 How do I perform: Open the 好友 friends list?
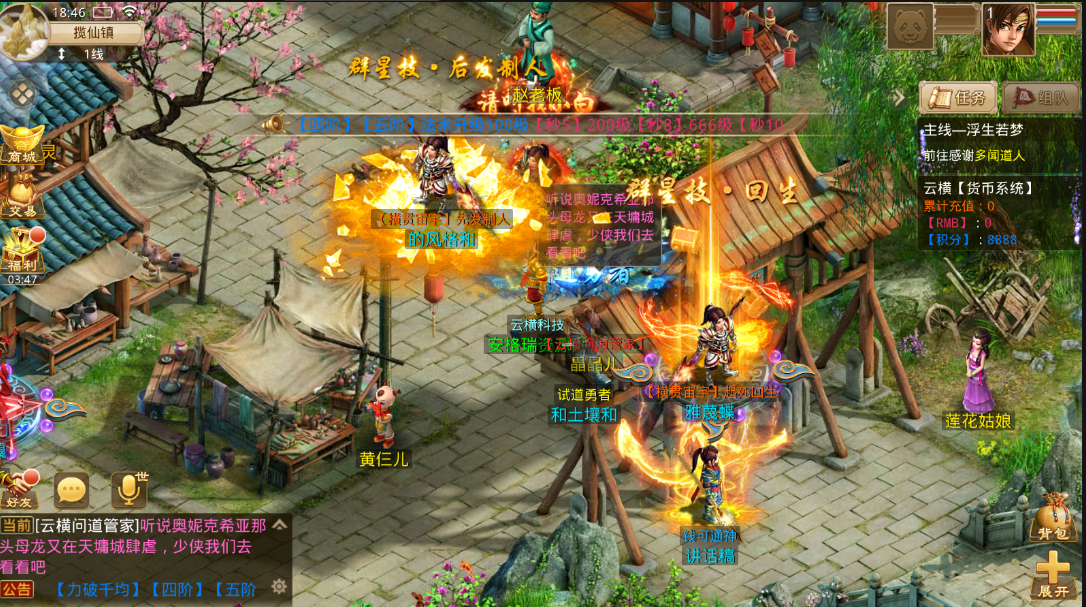[x=19, y=488]
